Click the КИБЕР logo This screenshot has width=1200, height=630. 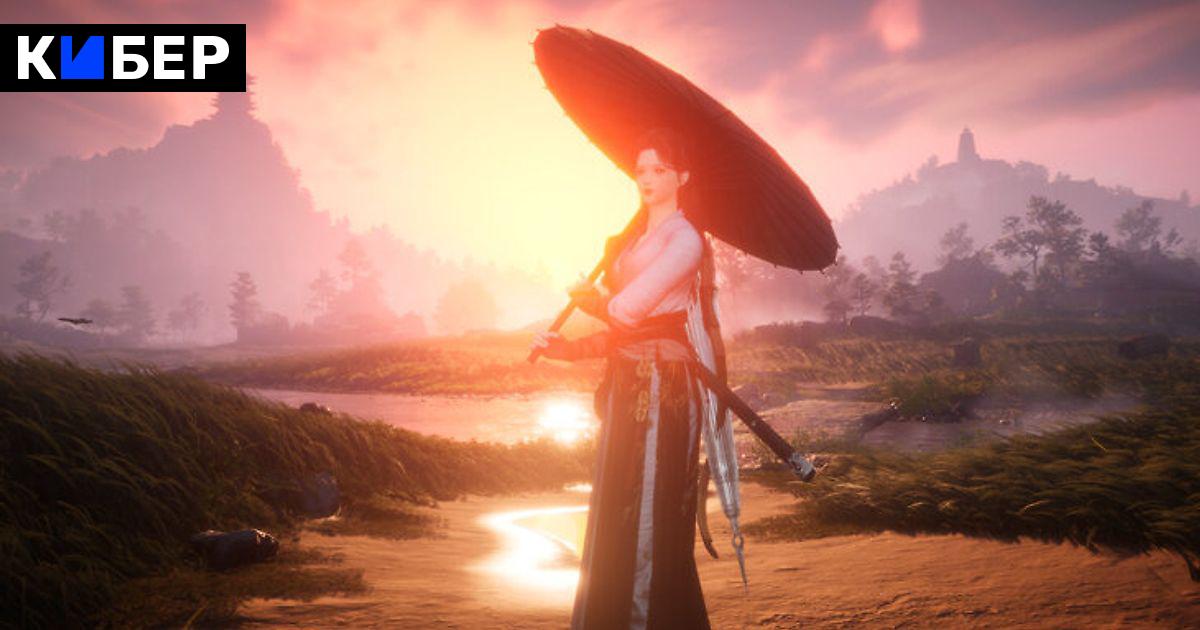(x=123, y=58)
